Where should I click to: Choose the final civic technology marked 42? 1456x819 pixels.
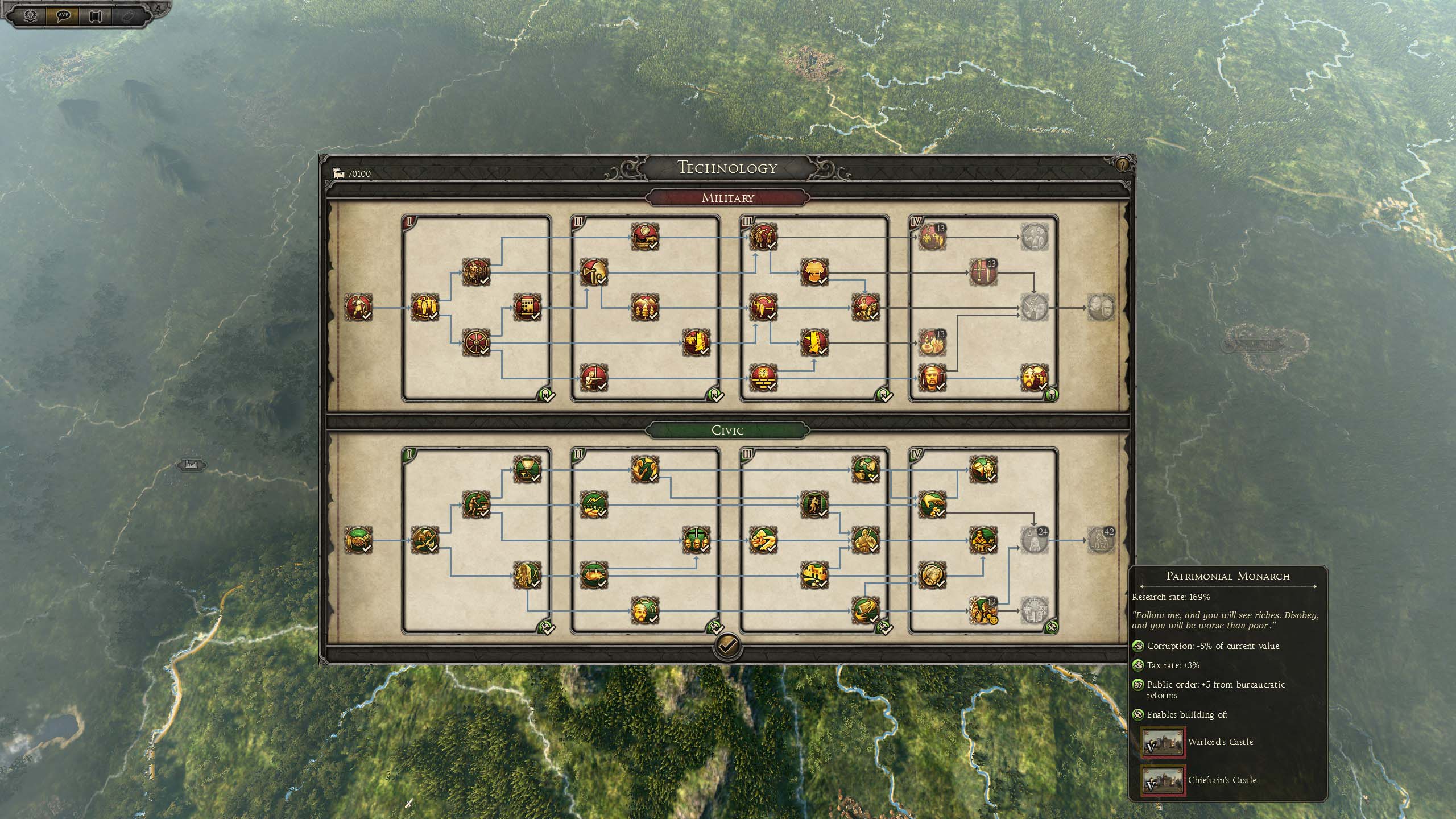tap(1101, 540)
